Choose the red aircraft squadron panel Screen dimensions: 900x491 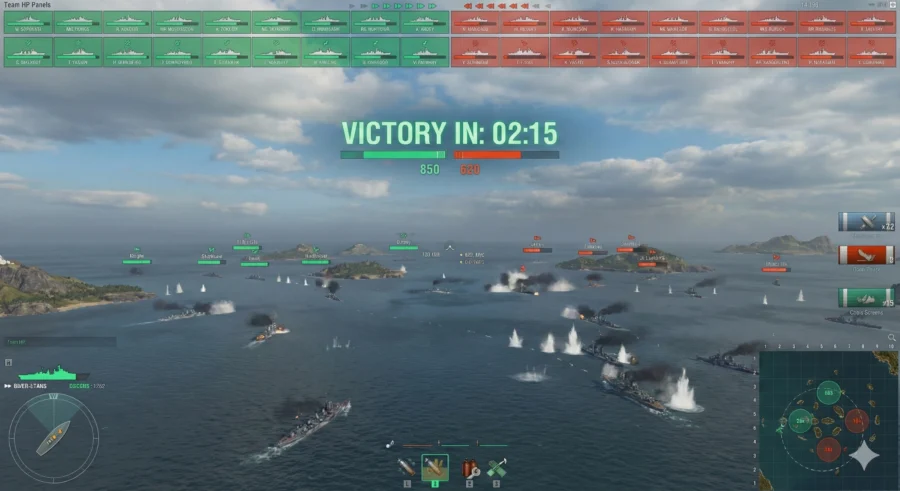[866, 256]
